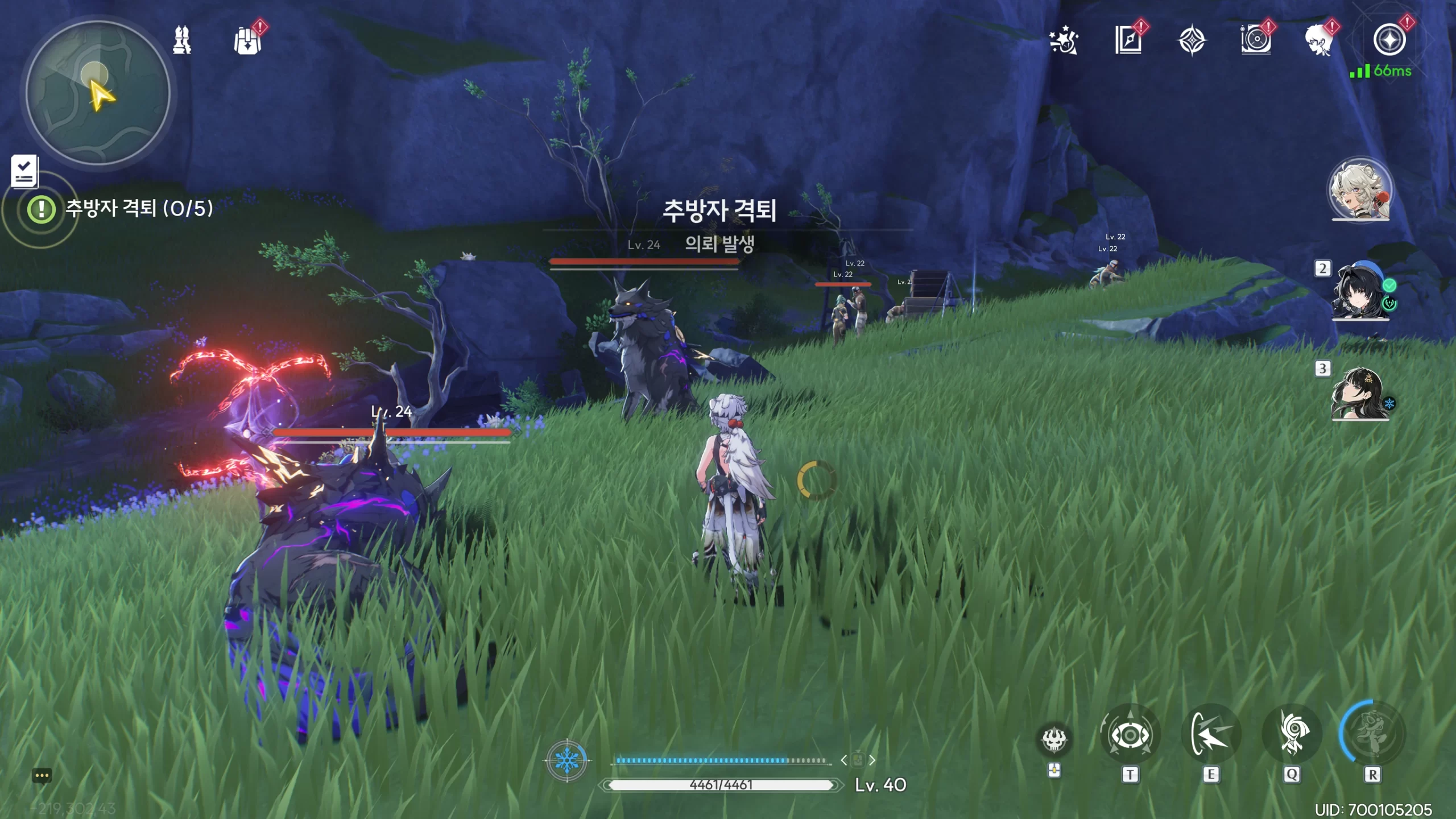Click the four-point star diamond icon
Screen dimensions: 1456x819
click(x=1192, y=41)
